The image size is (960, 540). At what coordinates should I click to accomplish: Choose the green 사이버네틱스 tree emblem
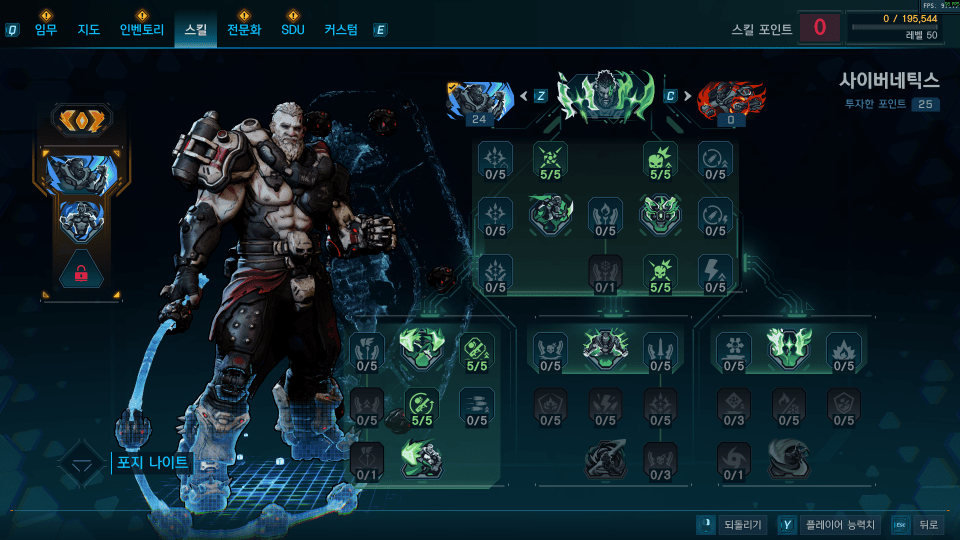[x=605, y=97]
